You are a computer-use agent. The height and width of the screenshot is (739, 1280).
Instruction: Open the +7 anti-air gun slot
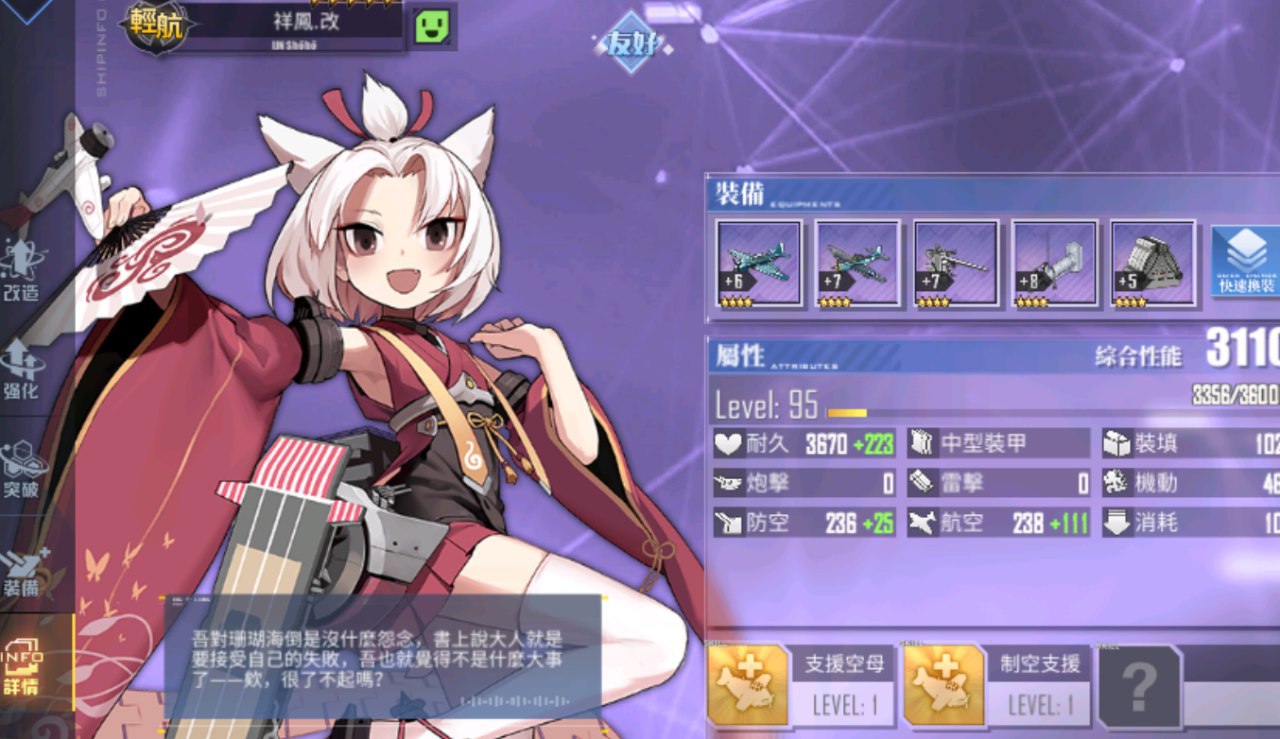(956, 263)
